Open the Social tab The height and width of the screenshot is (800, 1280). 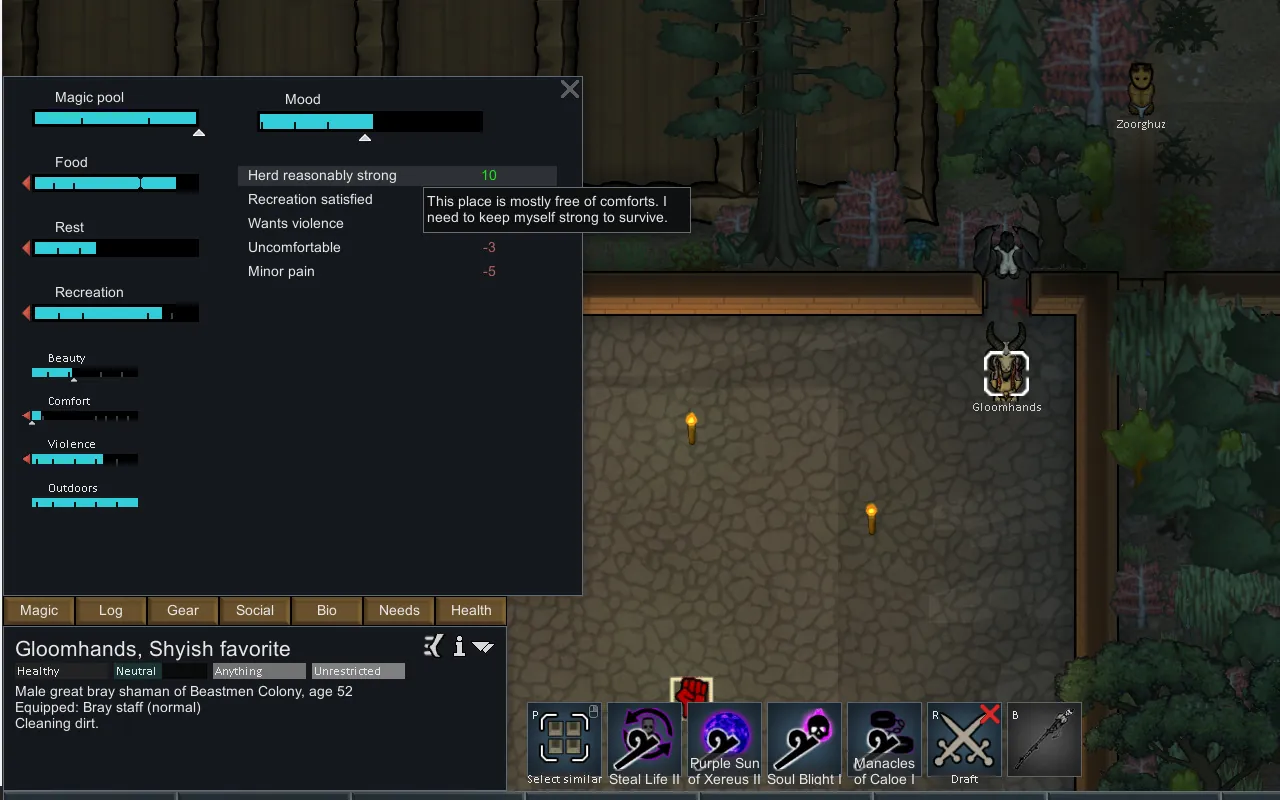tap(255, 610)
